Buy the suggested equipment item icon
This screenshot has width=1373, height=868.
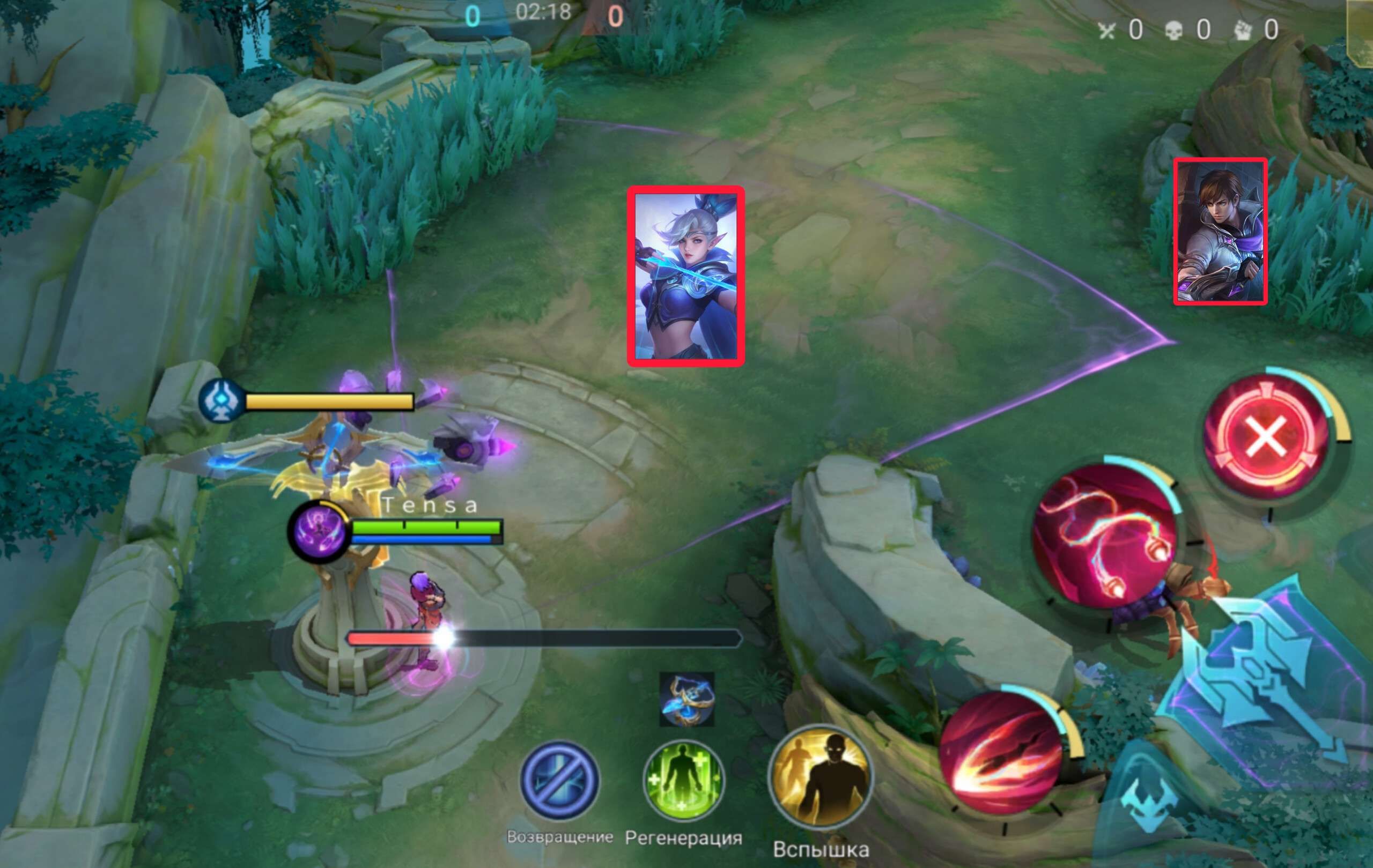(686, 699)
